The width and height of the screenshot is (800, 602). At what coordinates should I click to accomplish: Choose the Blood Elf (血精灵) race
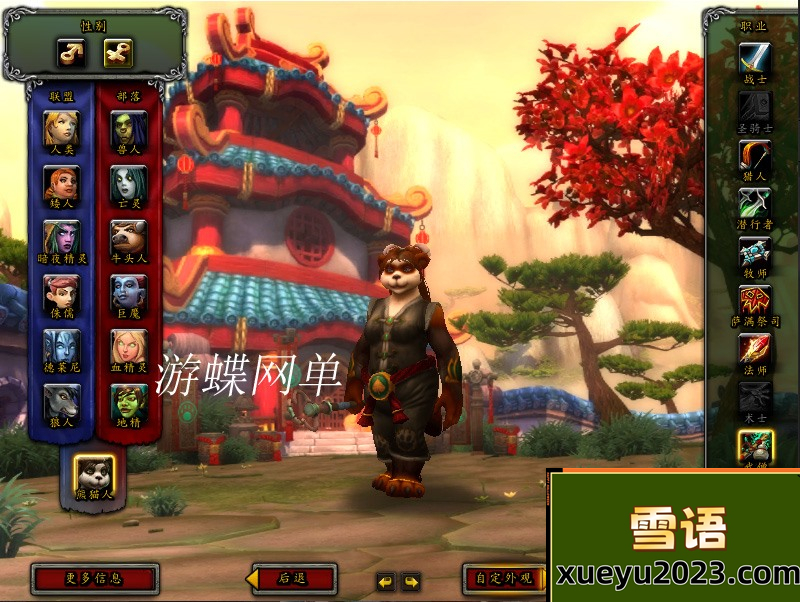(x=129, y=346)
